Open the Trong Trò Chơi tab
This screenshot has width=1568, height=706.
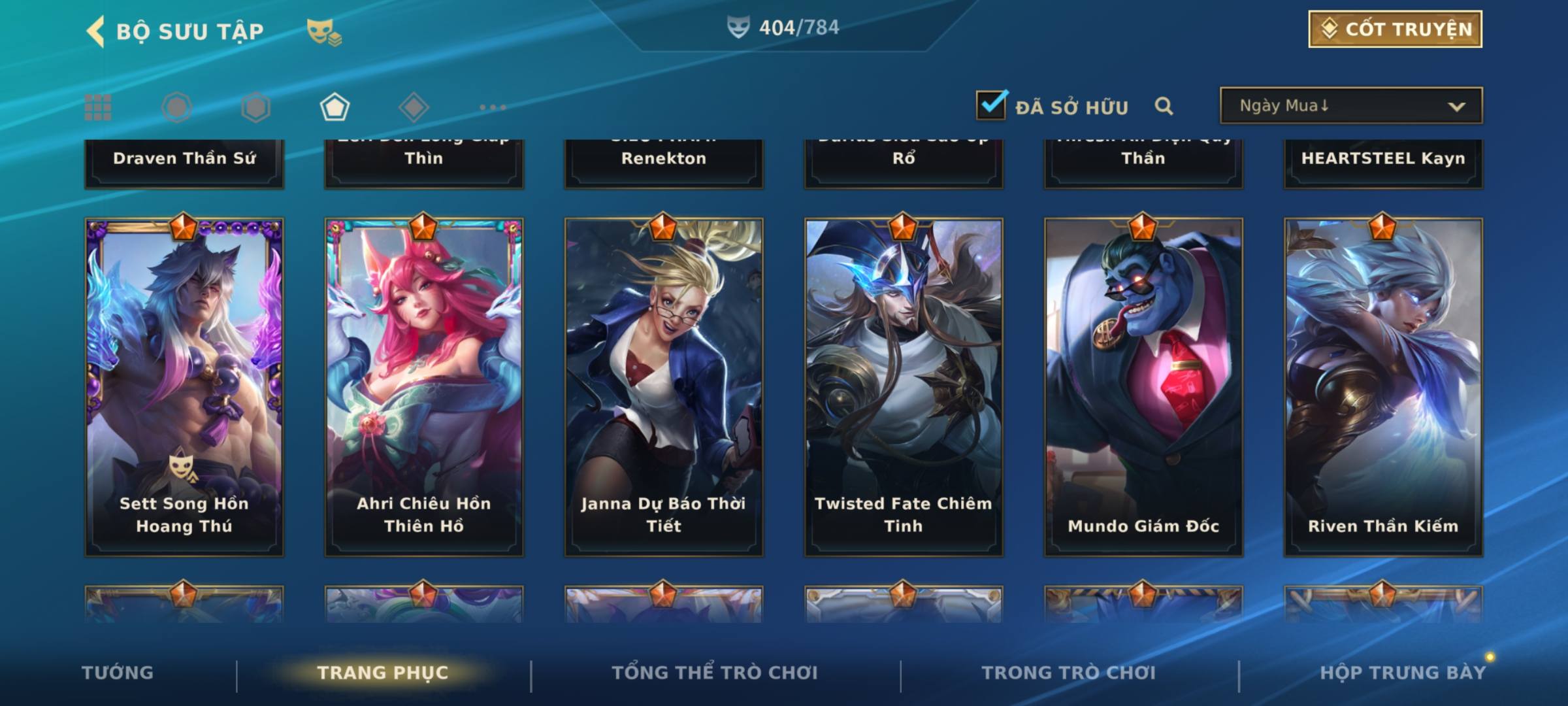point(1069,673)
